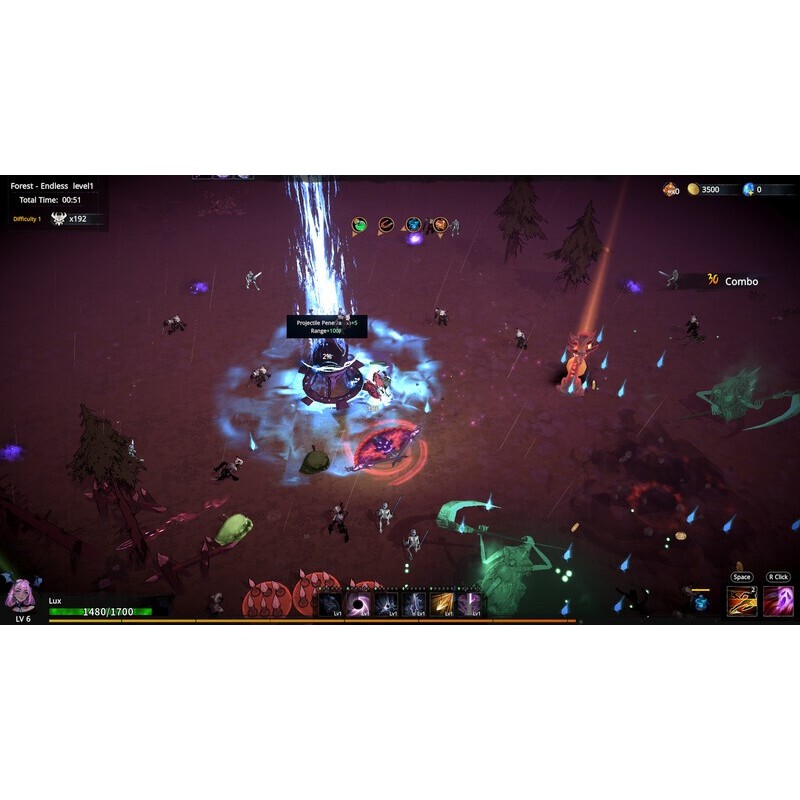The height and width of the screenshot is (800, 800).
Task: Trigger the purple claw attack ability
Action: [778, 600]
